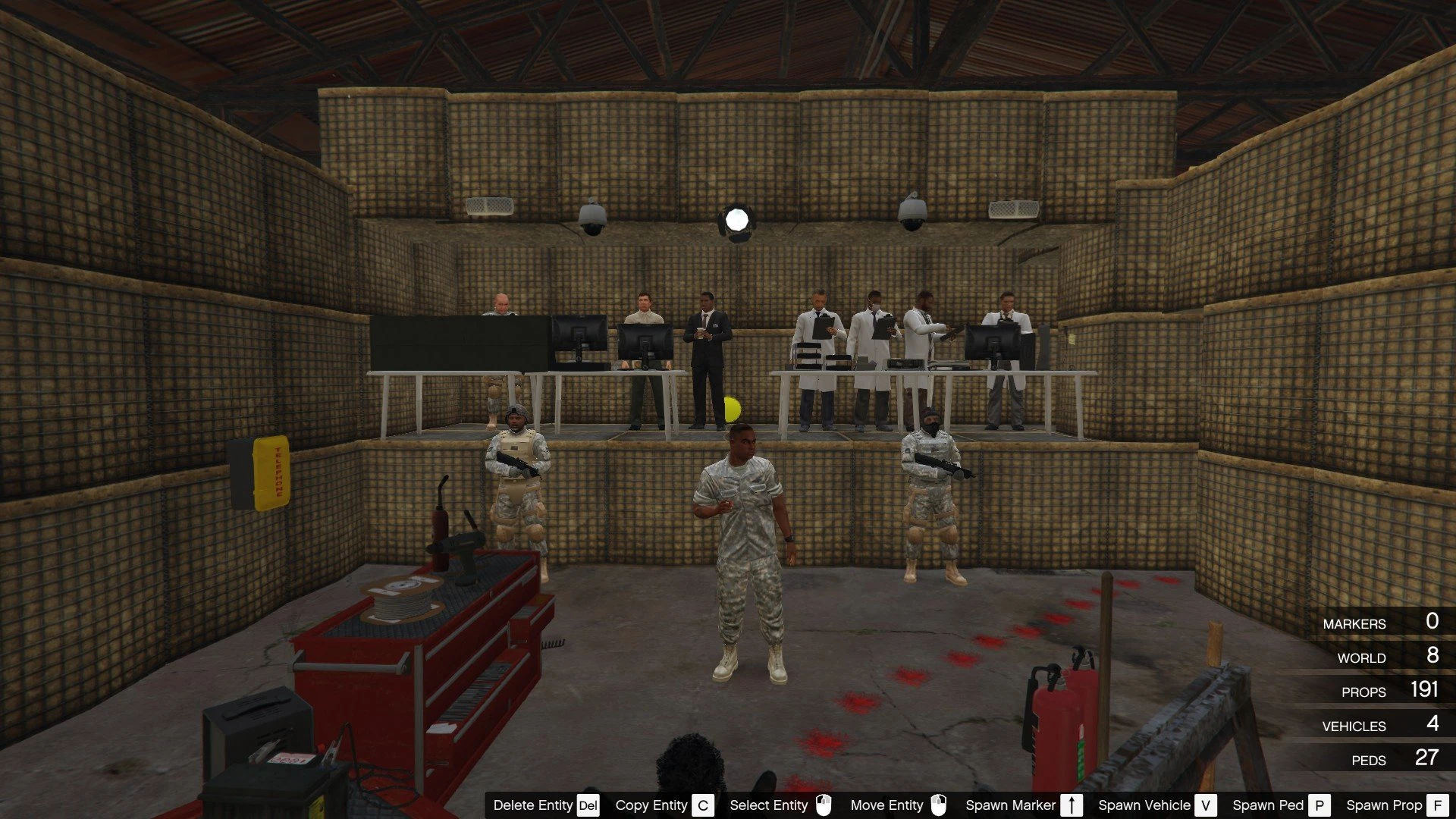Click the C key badge beside Copy Entity
The width and height of the screenshot is (1456, 819).
701,805
